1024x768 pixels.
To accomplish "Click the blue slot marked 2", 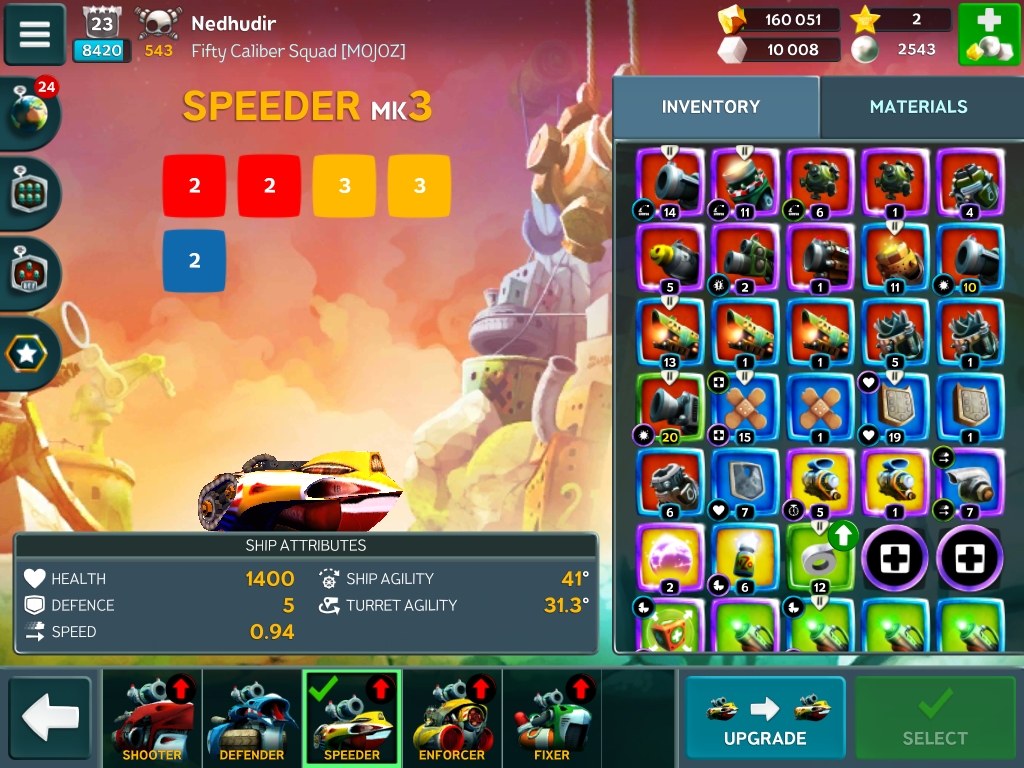I will (194, 261).
